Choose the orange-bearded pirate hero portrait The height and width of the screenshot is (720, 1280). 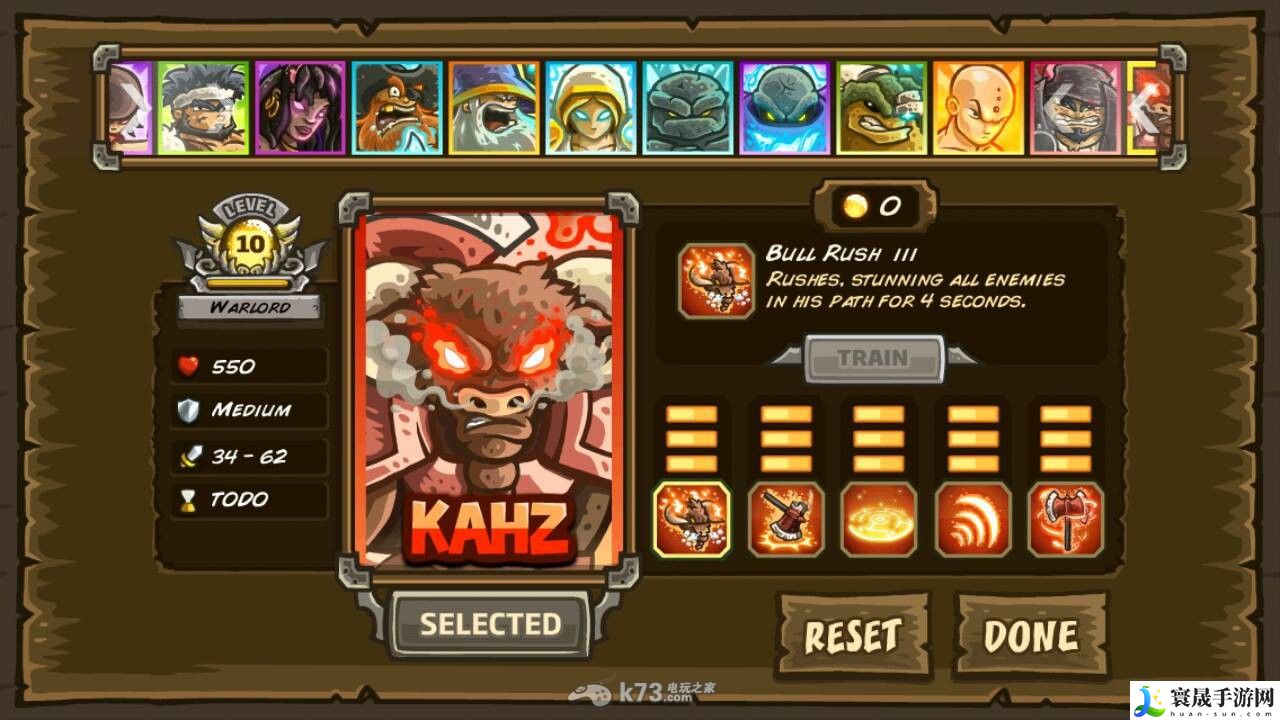[x=397, y=108]
